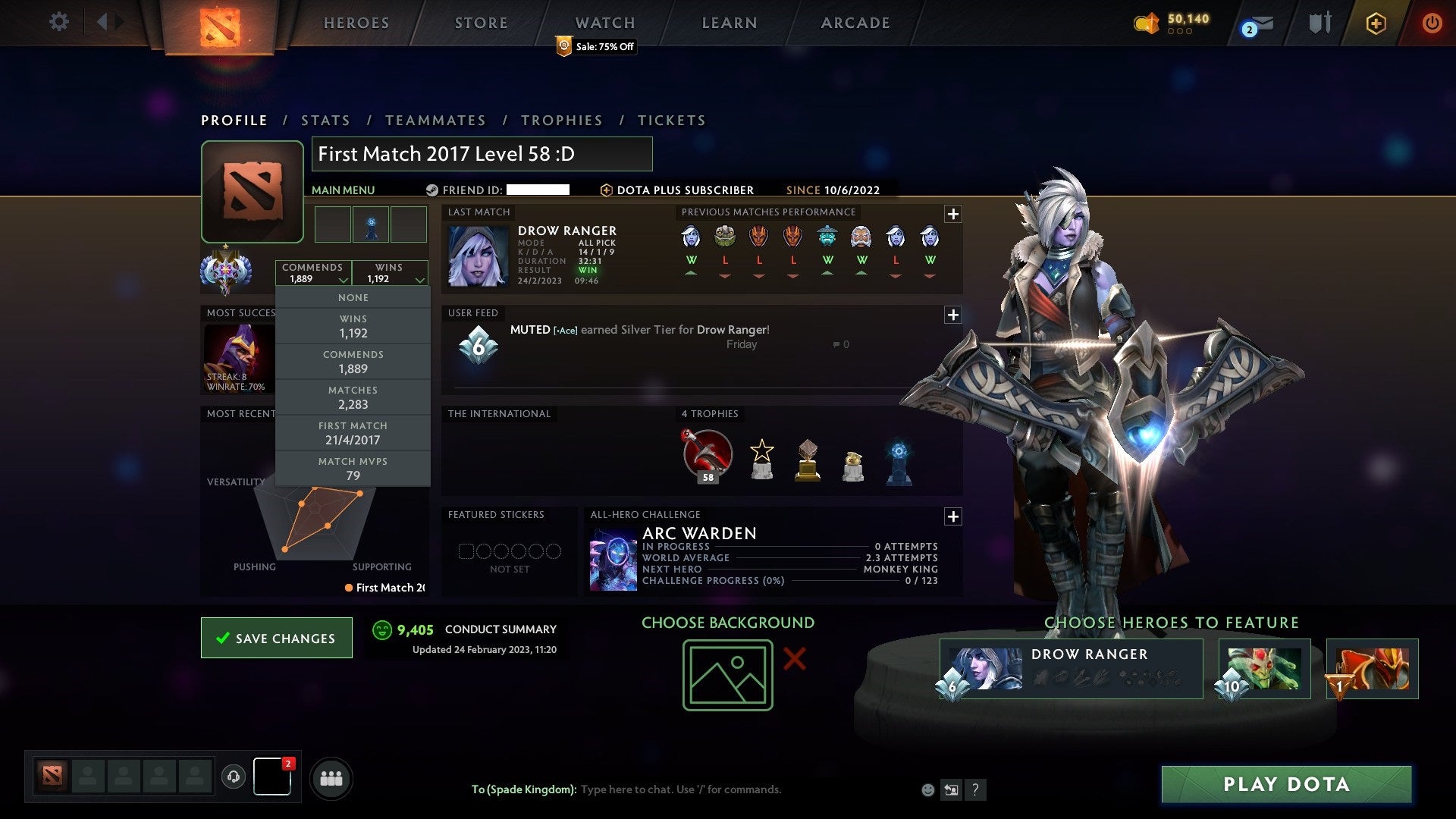Open the armory sword and shield icon
The image size is (1456, 819).
[x=1319, y=22]
